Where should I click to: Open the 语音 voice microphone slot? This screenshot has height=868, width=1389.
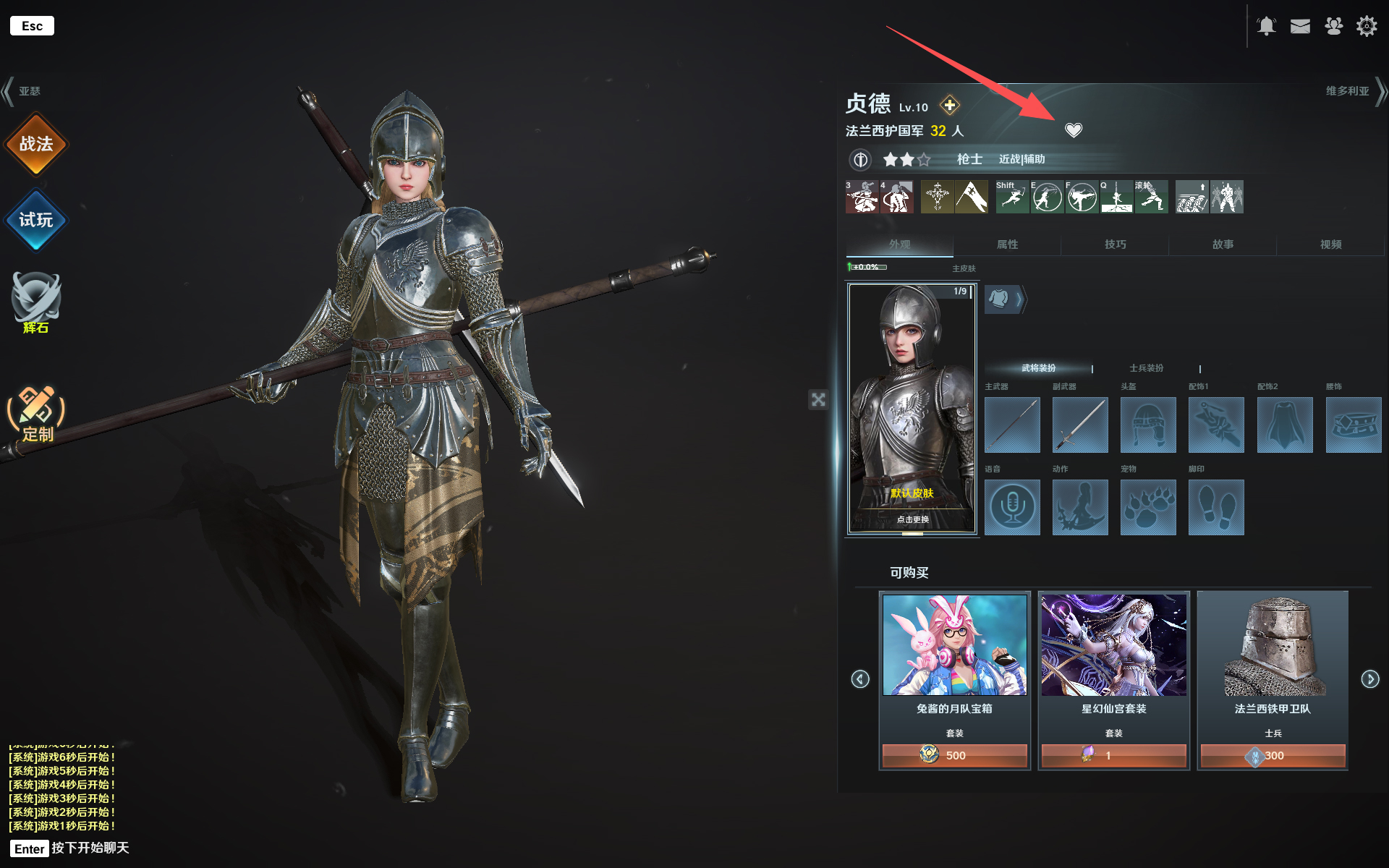tap(1012, 508)
